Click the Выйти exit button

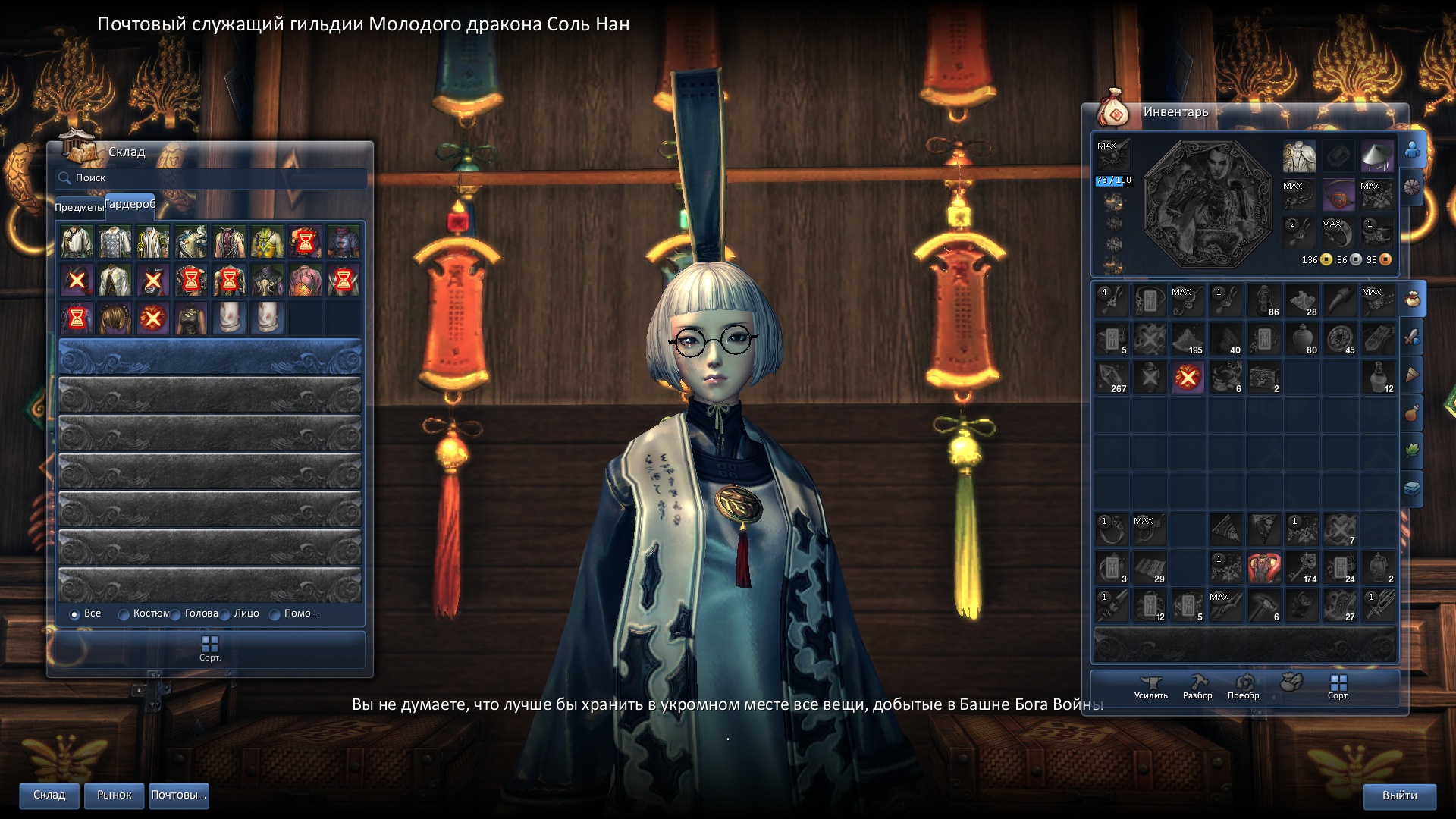pos(1399,796)
